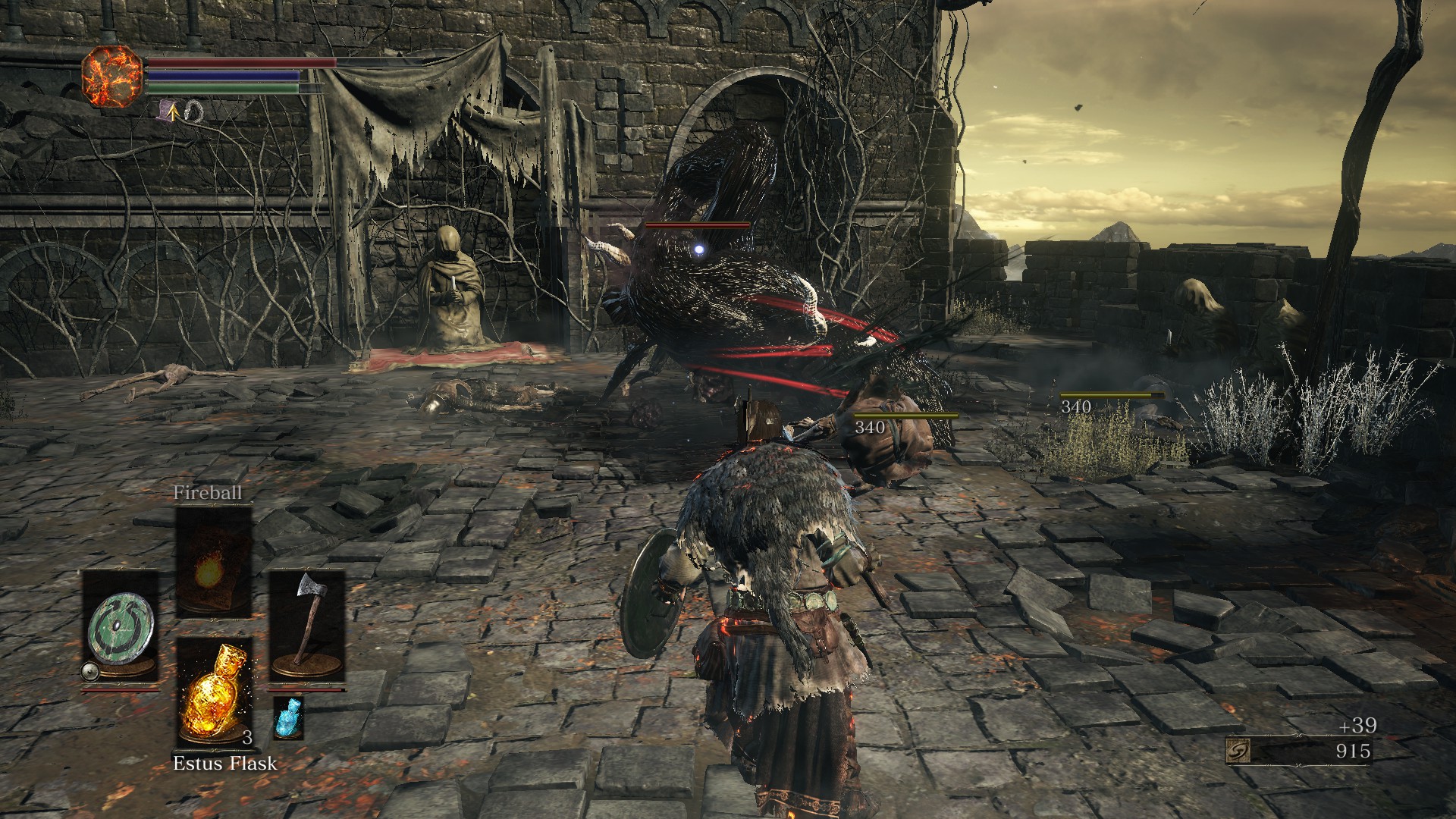The width and height of the screenshot is (1456, 819).
Task: Select the Fireball spell slot
Action: (x=213, y=563)
